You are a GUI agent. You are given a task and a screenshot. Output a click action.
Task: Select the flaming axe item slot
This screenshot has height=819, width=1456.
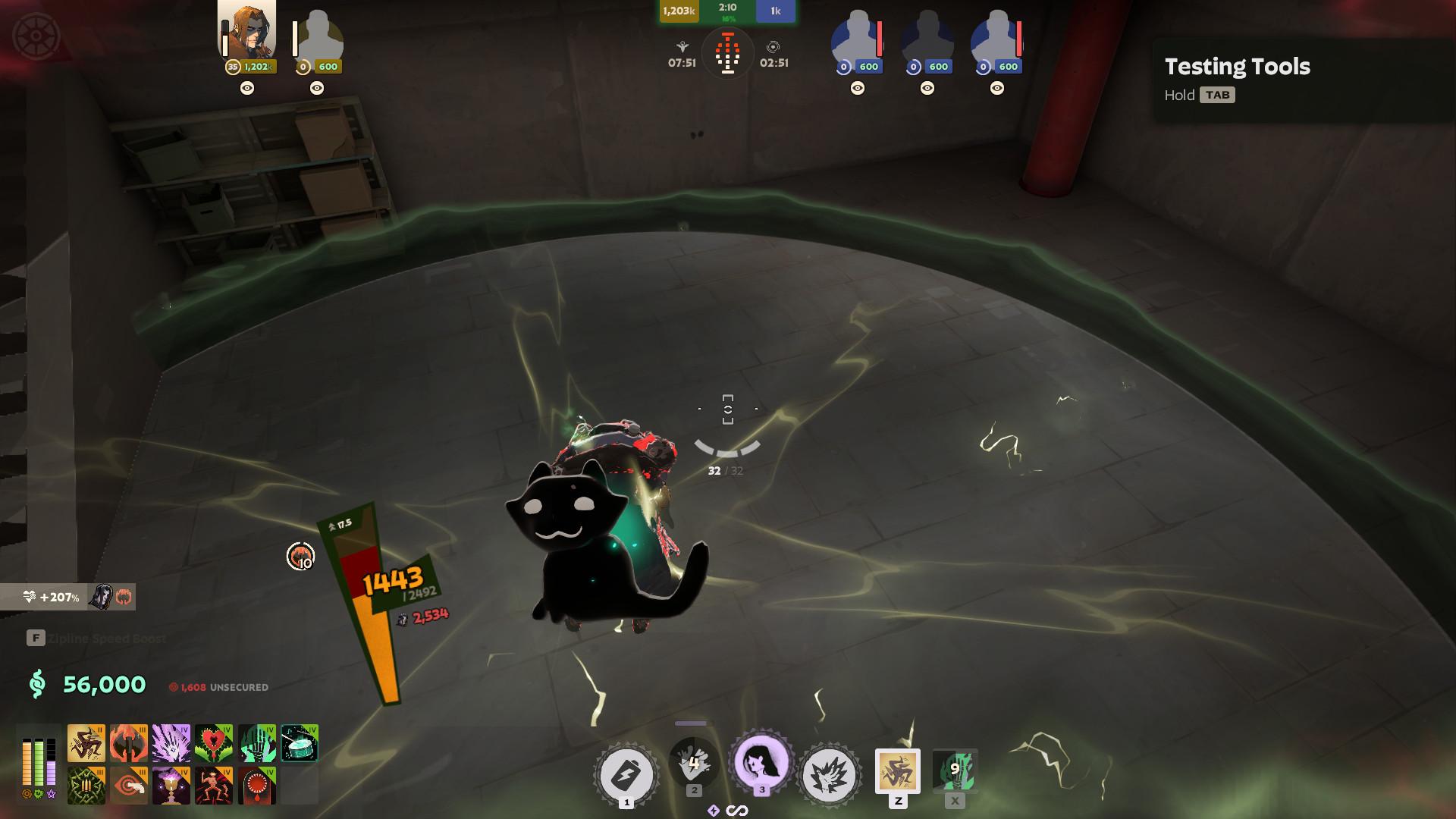tap(129, 743)
